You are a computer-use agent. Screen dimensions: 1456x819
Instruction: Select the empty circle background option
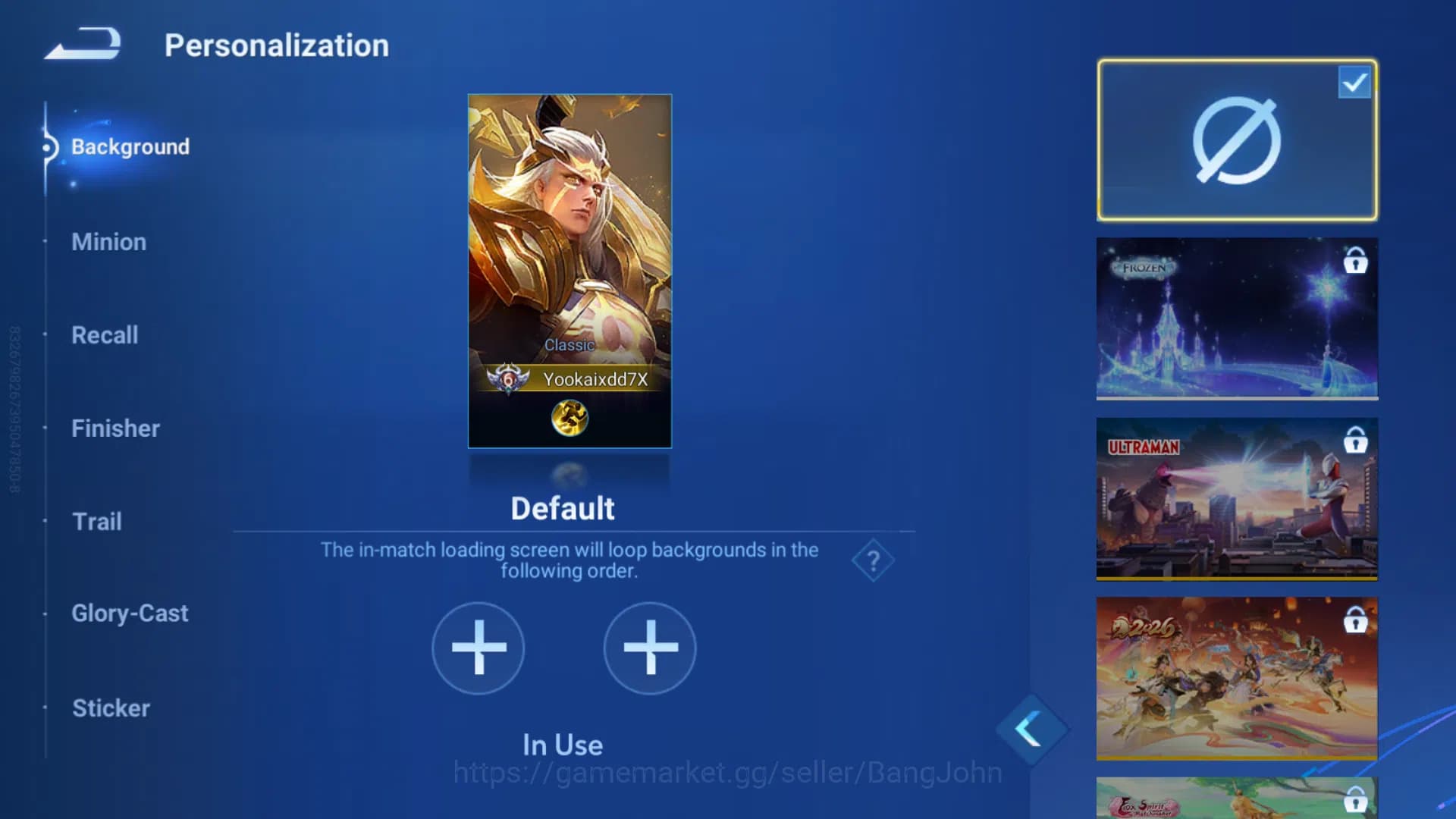1236,140
